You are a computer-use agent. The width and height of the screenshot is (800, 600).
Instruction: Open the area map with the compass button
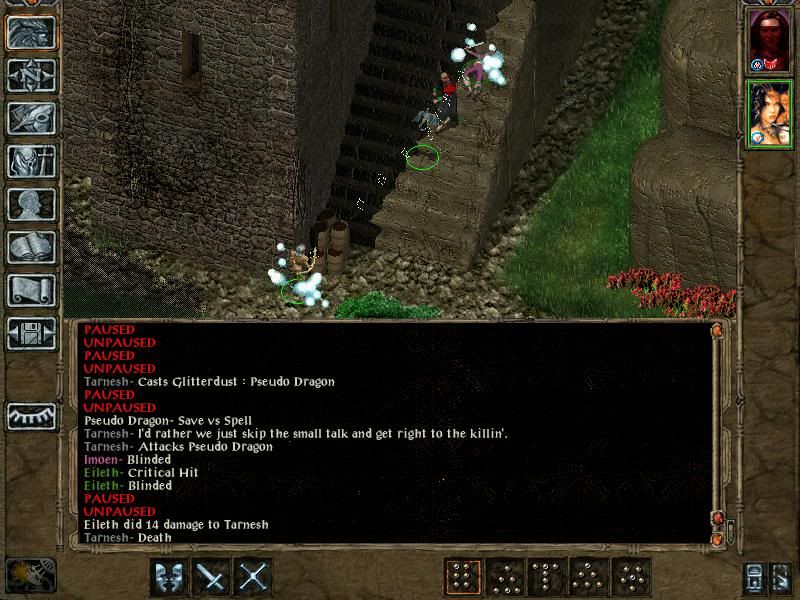(31, 75)
